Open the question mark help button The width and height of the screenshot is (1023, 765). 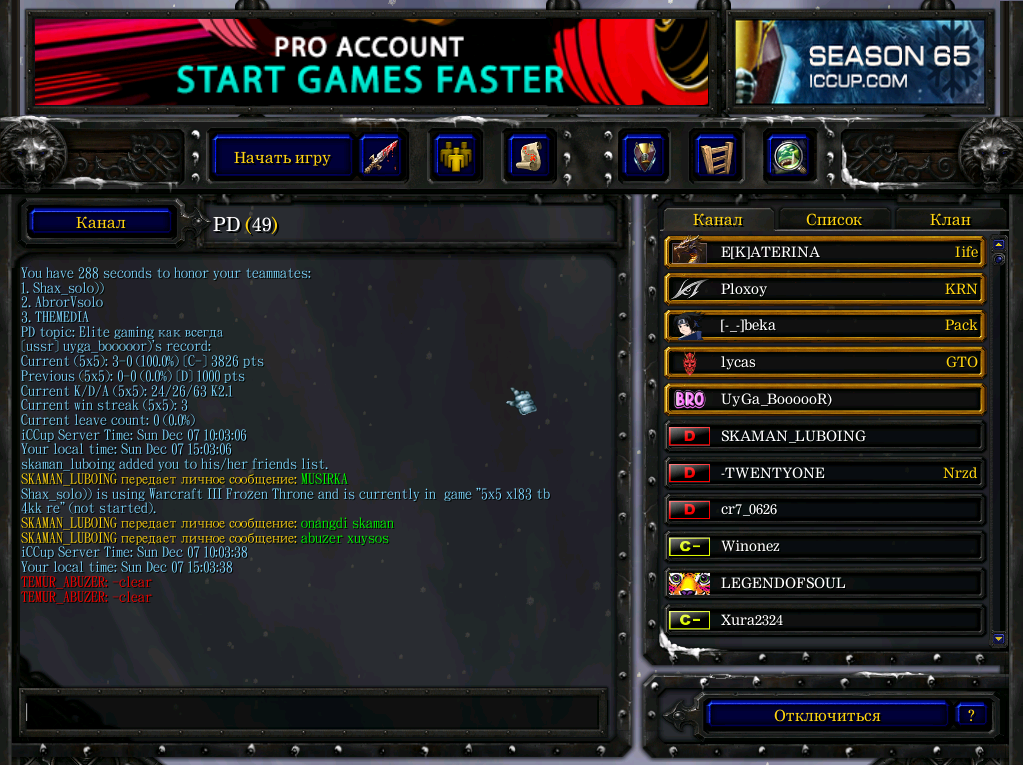click(971, 715)
